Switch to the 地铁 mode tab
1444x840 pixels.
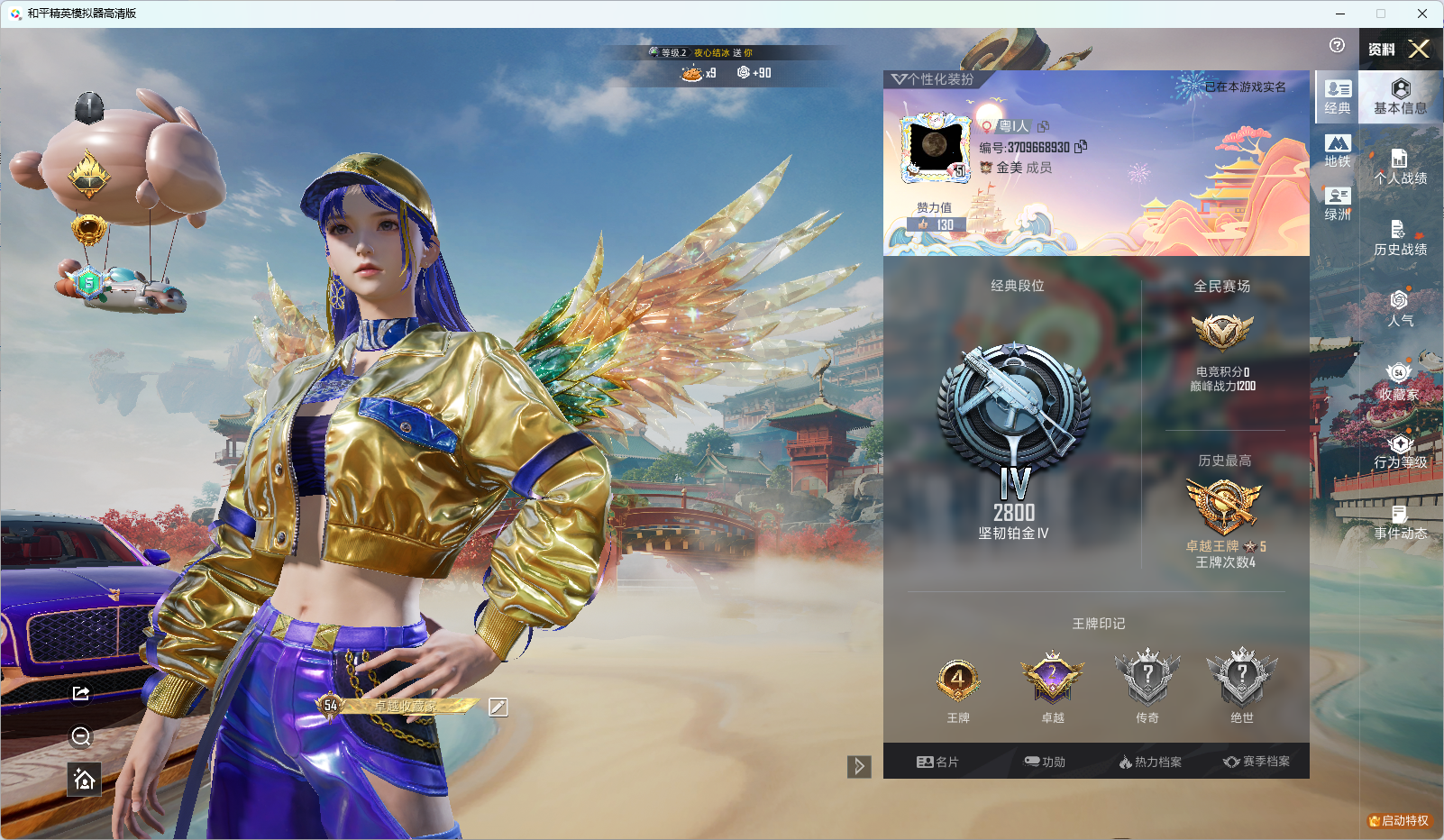coord(1338,151)
